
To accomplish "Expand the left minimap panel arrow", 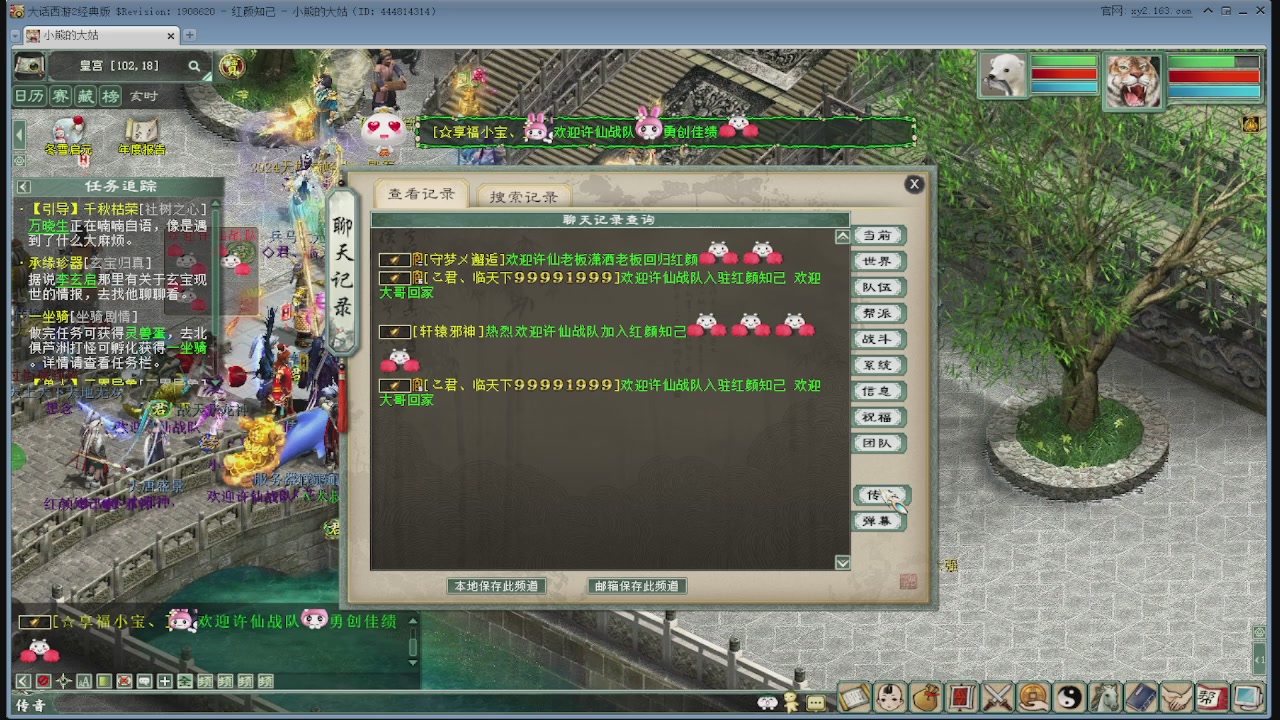I will click(x=17, y=133).
